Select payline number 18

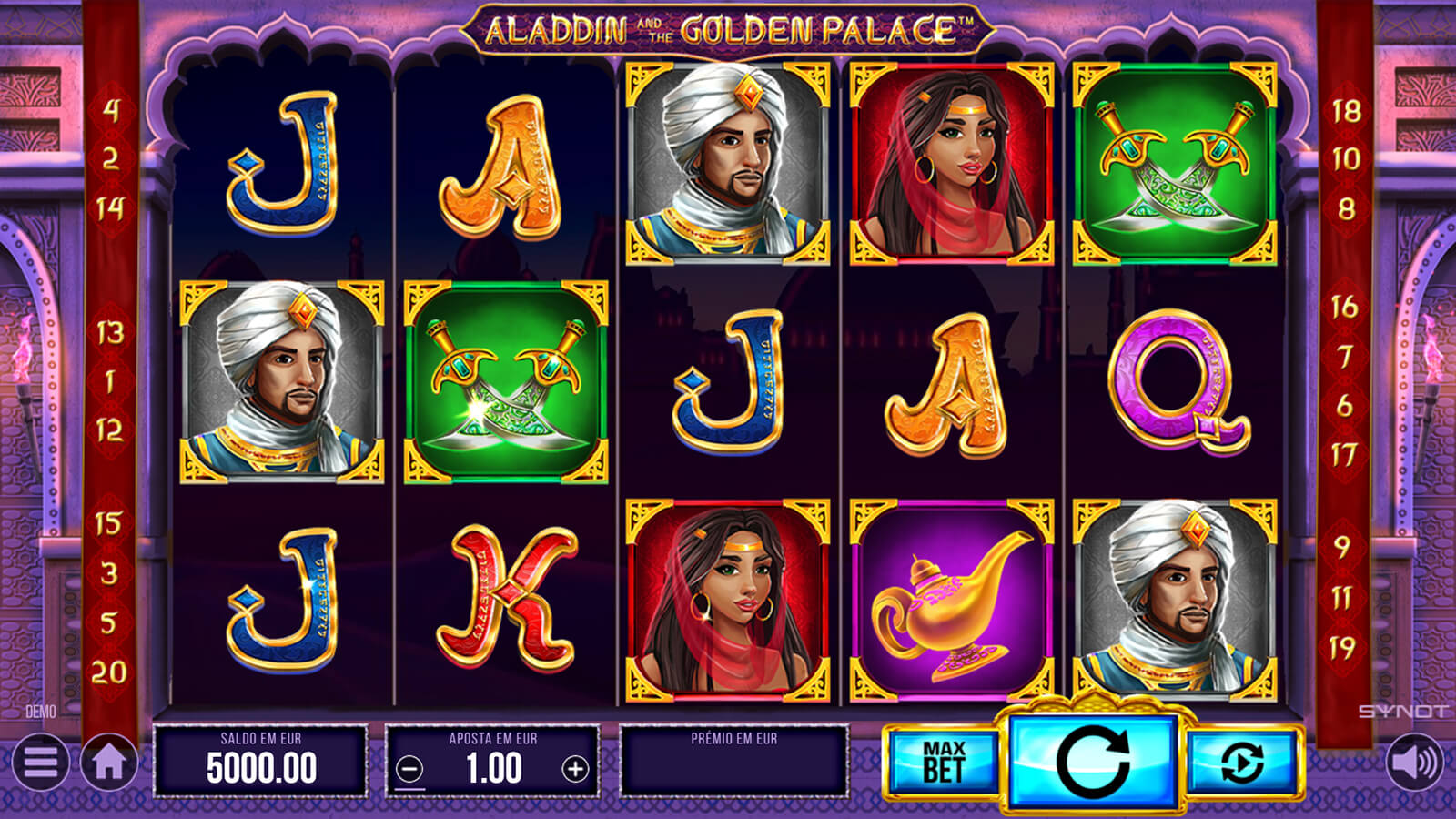tap(1346, 111)
